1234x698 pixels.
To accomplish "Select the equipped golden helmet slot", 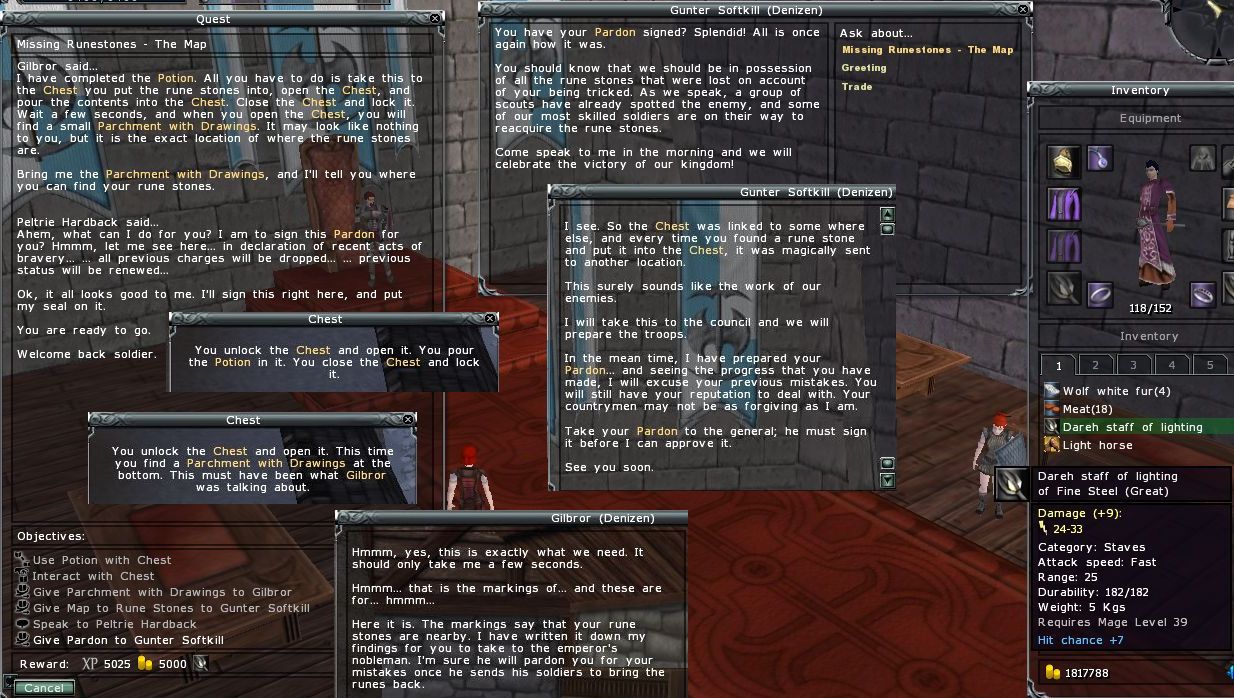I will pos(1064,161).
